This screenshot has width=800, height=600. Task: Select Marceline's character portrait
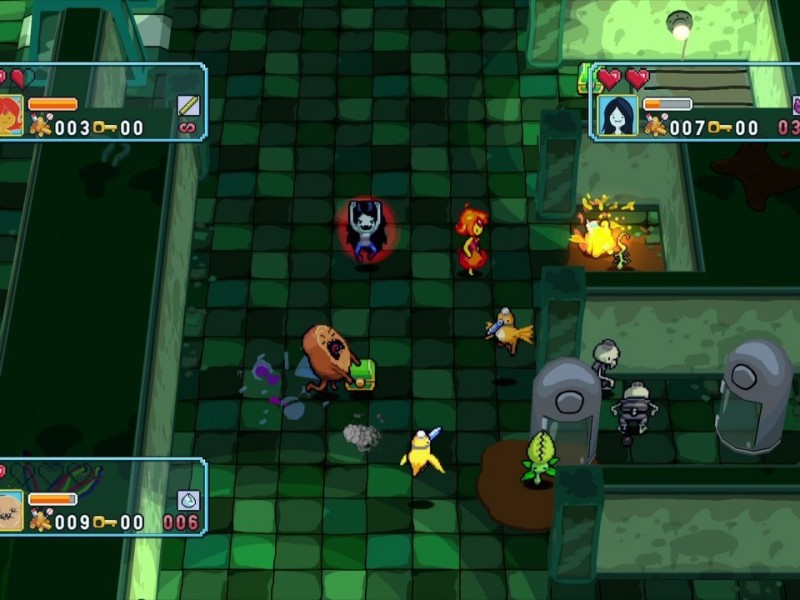(x=618, y=115)
